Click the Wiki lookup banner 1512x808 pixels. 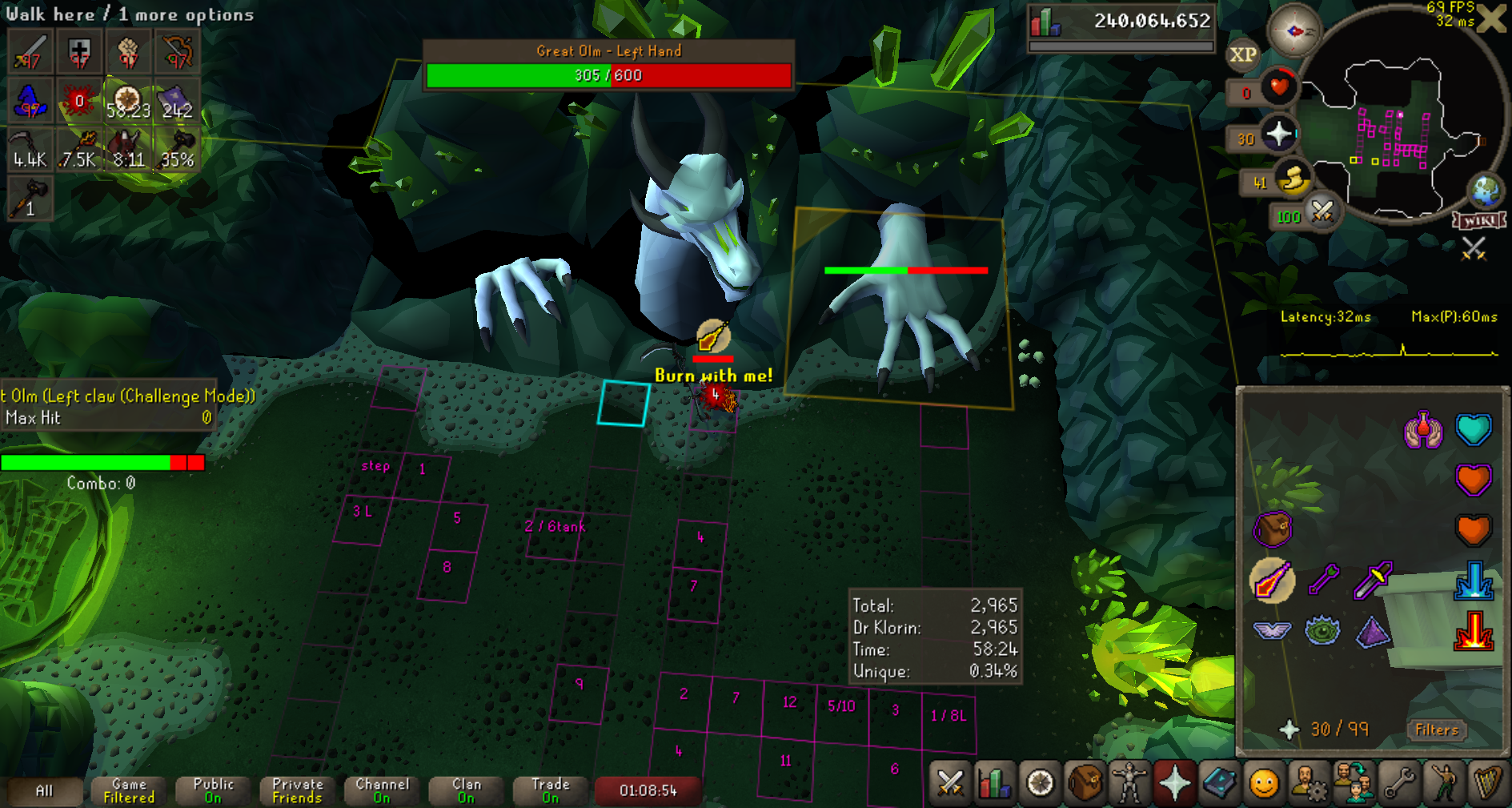1479,220
